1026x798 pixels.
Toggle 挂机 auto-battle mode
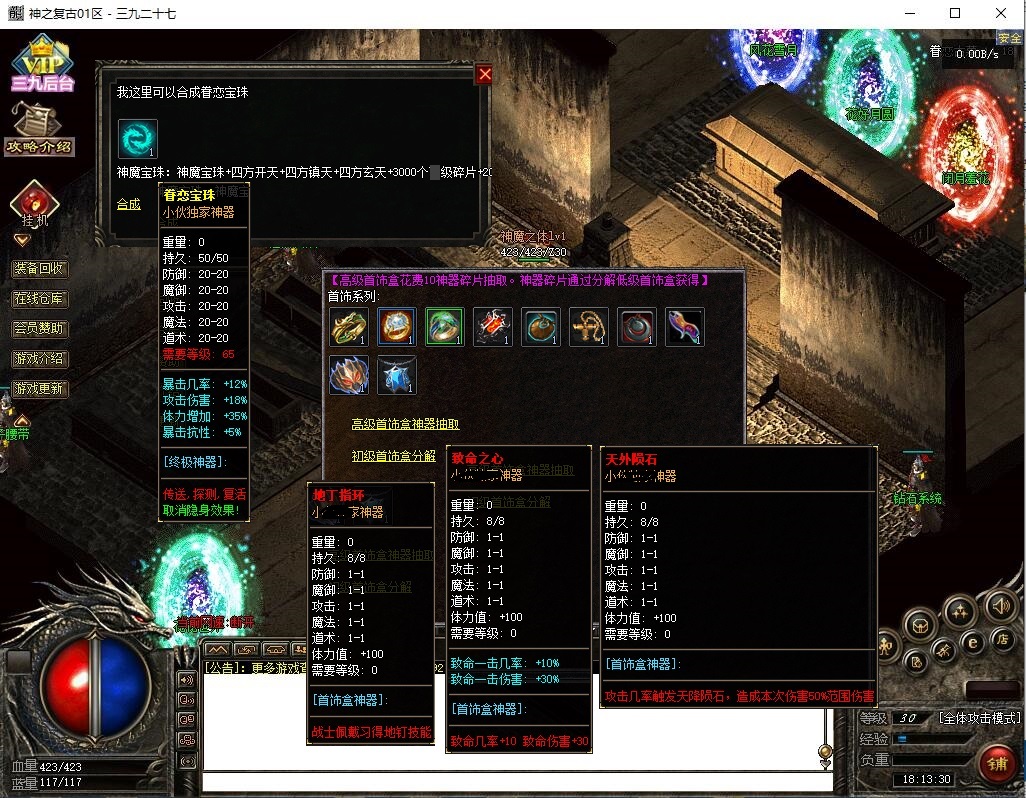[34, 204]
